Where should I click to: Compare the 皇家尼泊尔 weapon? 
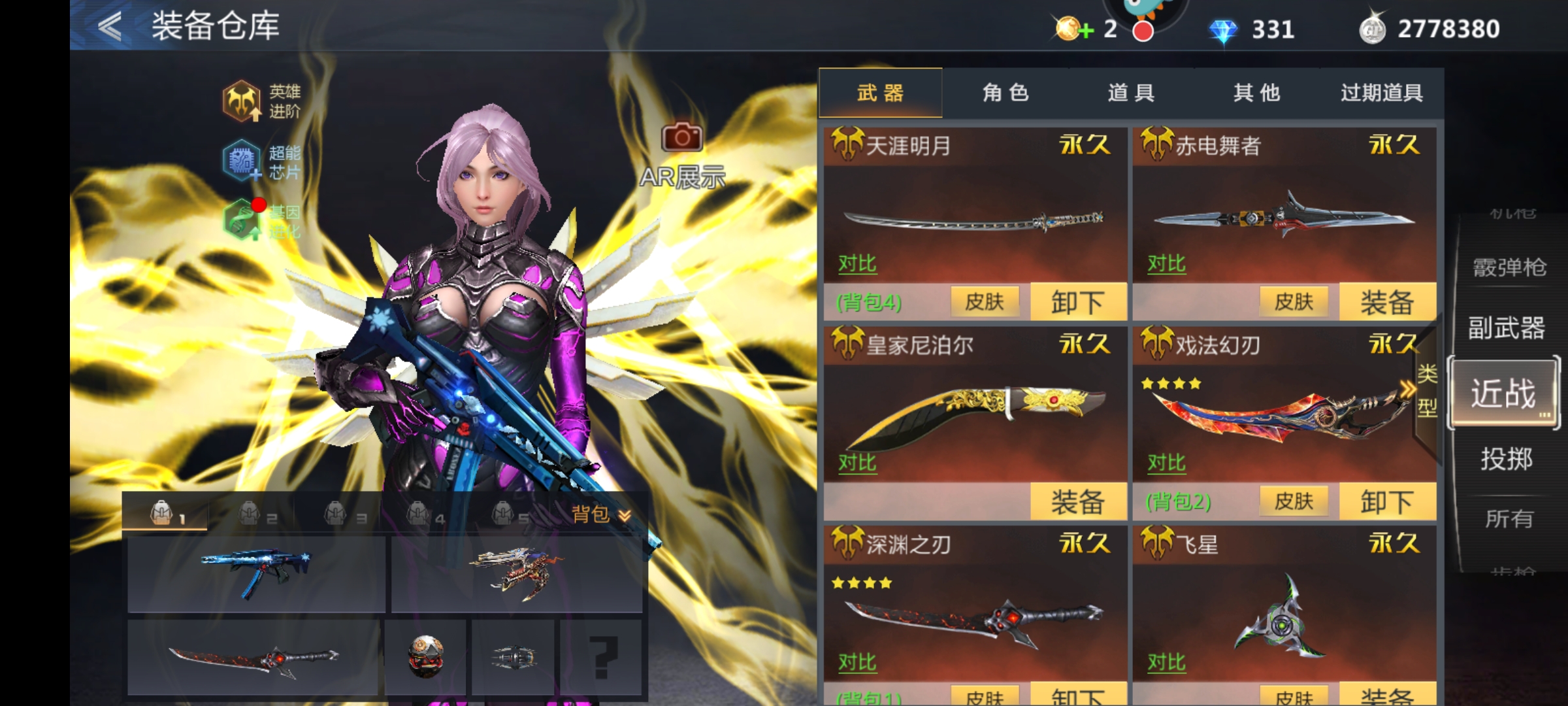[857, 463]
